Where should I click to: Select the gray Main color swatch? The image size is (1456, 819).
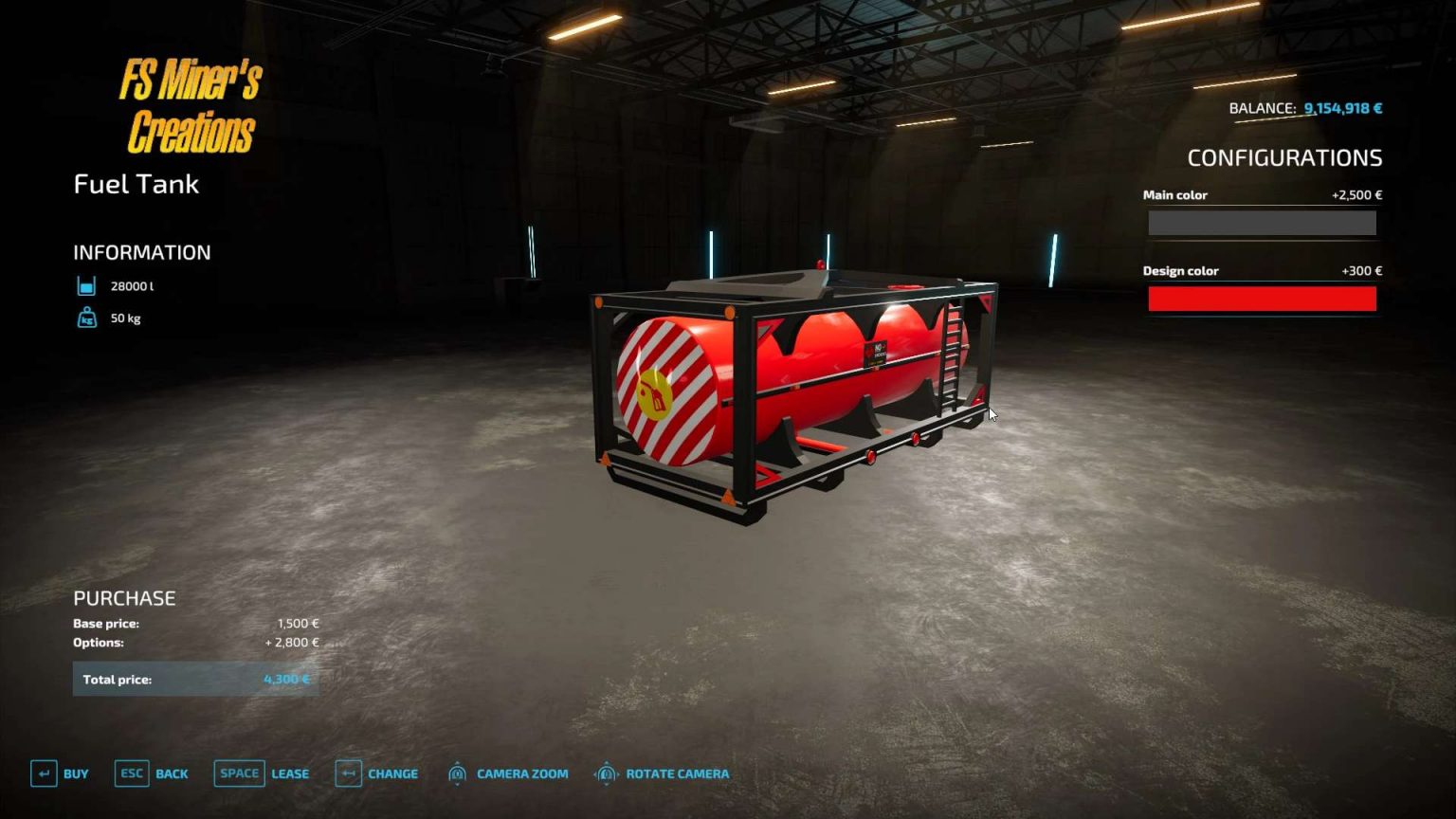1262,223
